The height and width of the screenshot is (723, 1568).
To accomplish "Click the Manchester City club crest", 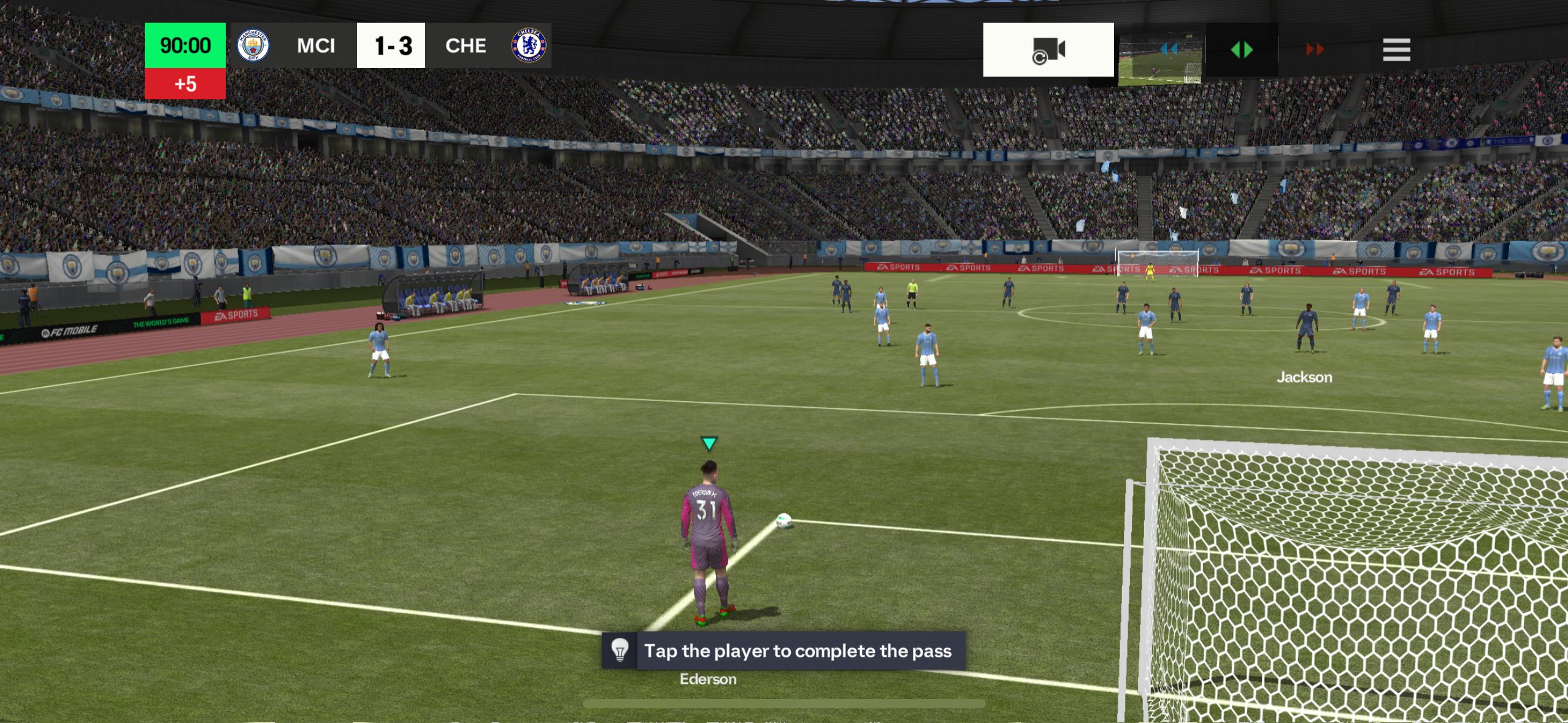I will [254, 45].
